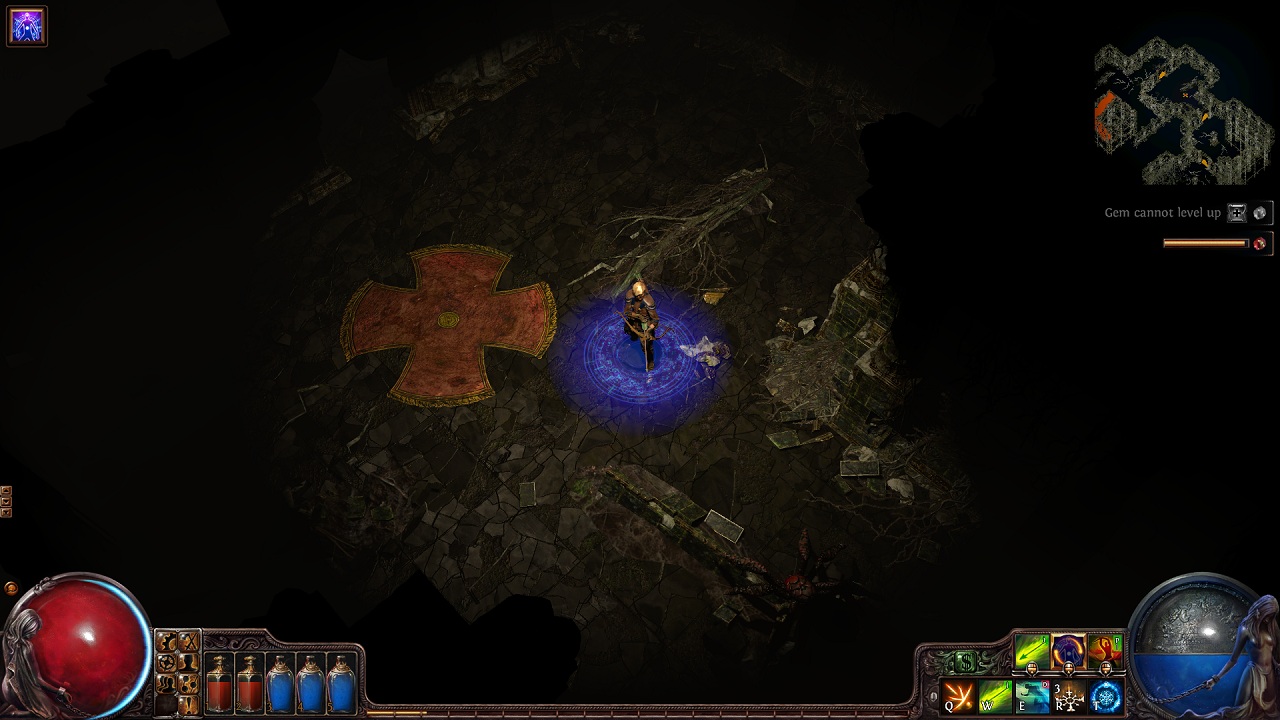Use the red life flask in slot 2

250,683
